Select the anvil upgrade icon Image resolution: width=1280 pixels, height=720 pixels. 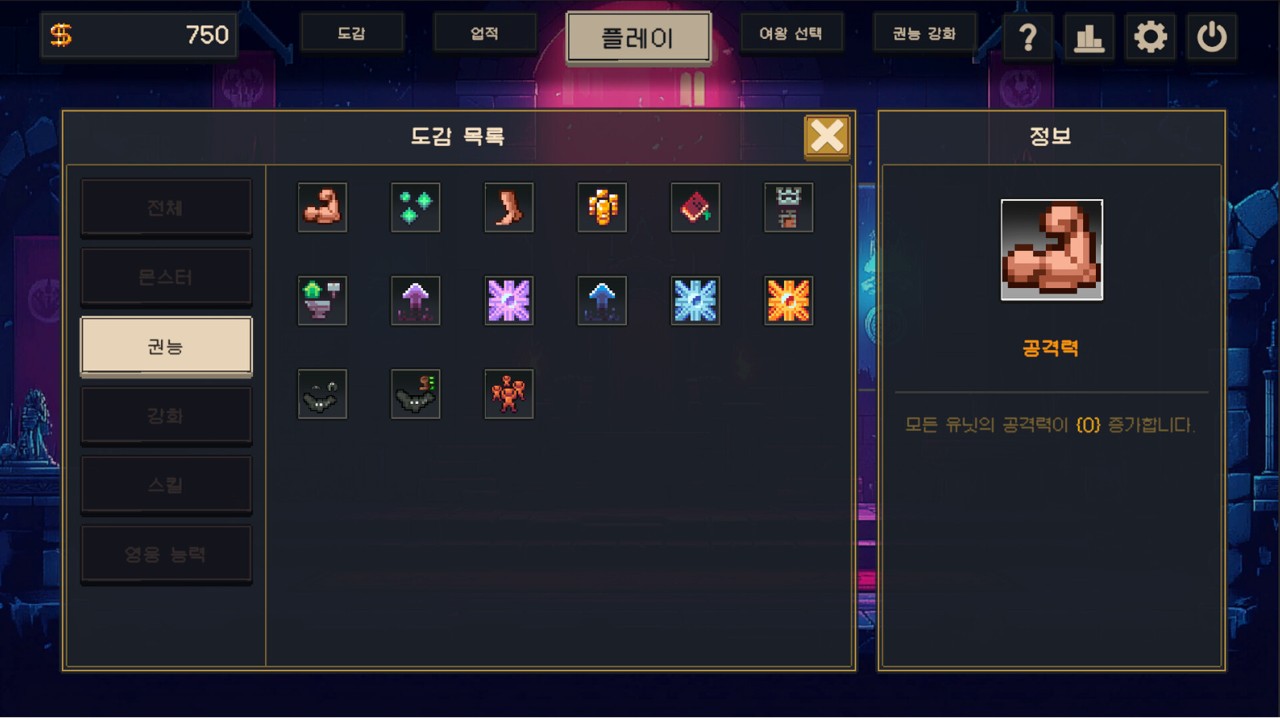322,301
